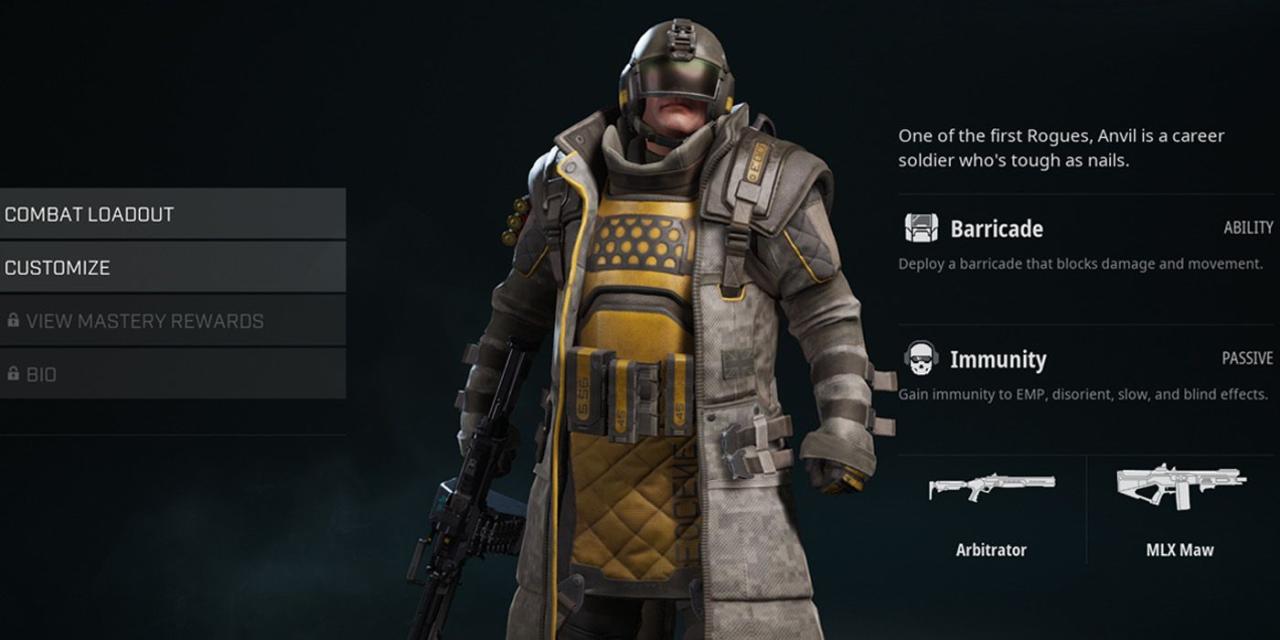
Task: Select the Customize menu entry
Action: 172,268
